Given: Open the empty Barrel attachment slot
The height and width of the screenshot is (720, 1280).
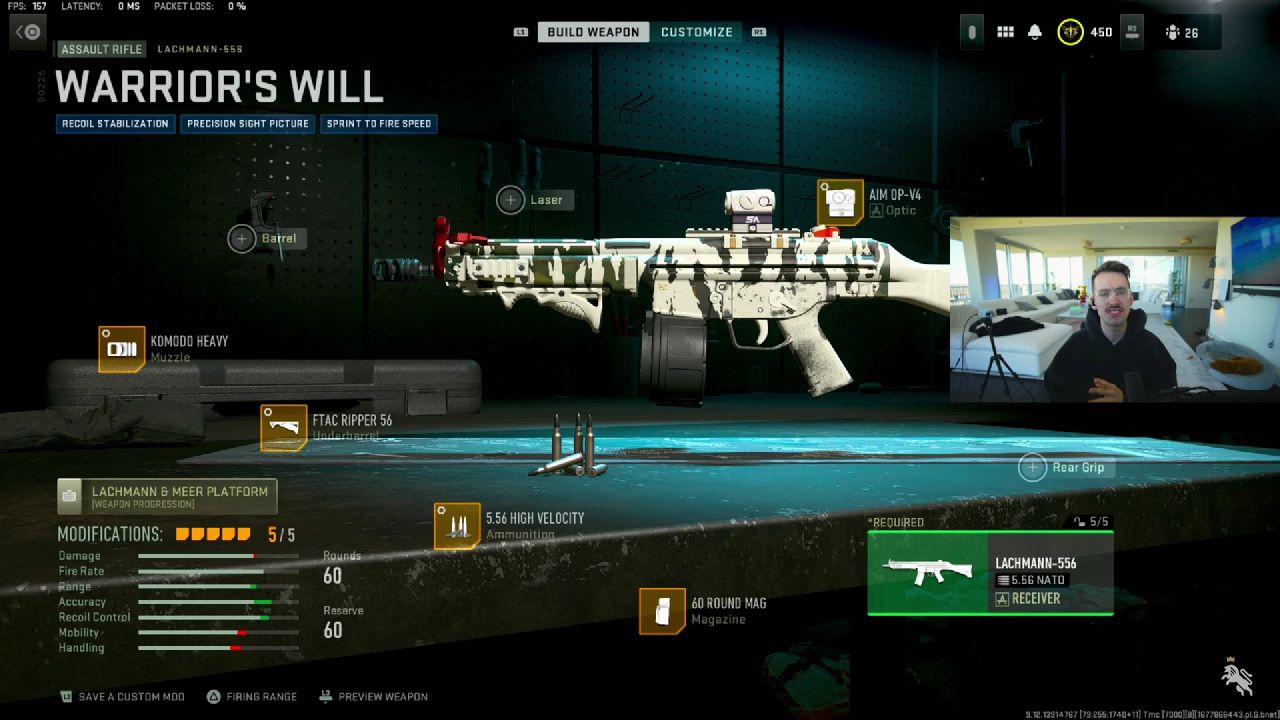Looking at the screenshot, I should tap(241, 238).
